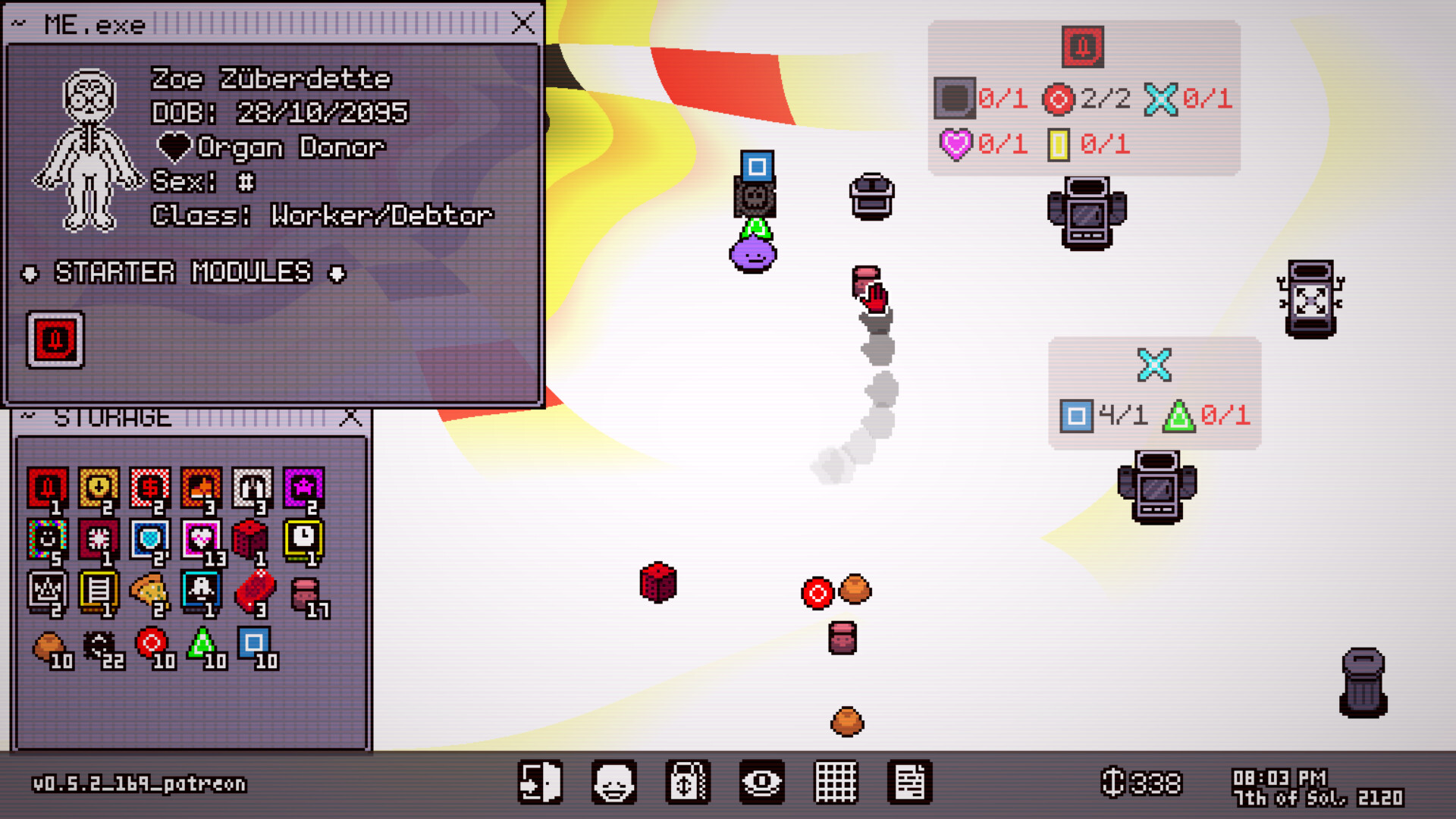Open the padlock icon on the bottom toolbar
Screen dimensions: 1456x819
(687, 782)
